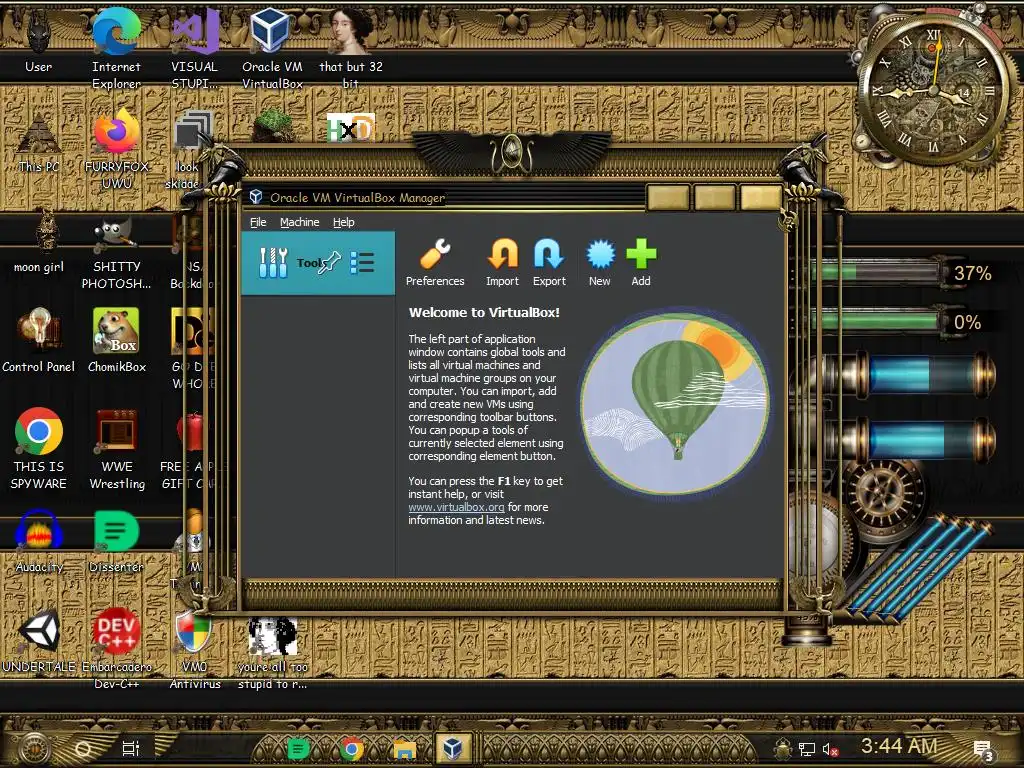This screenshot has width=1024, height=768.
Task: Open the Machine menu
Action: coord(299,222)
